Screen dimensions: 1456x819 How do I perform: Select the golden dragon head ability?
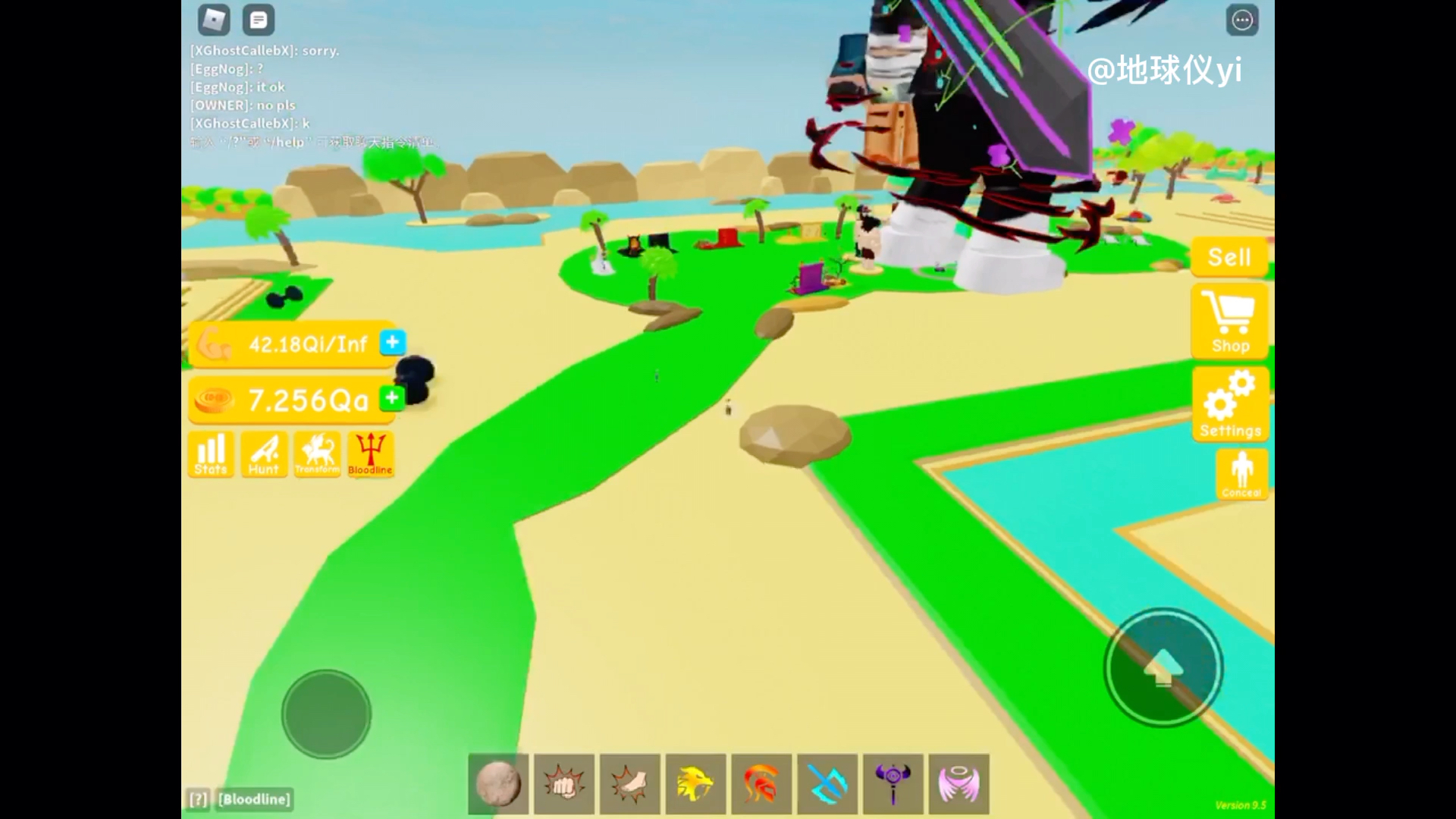(x=695, y=785)
